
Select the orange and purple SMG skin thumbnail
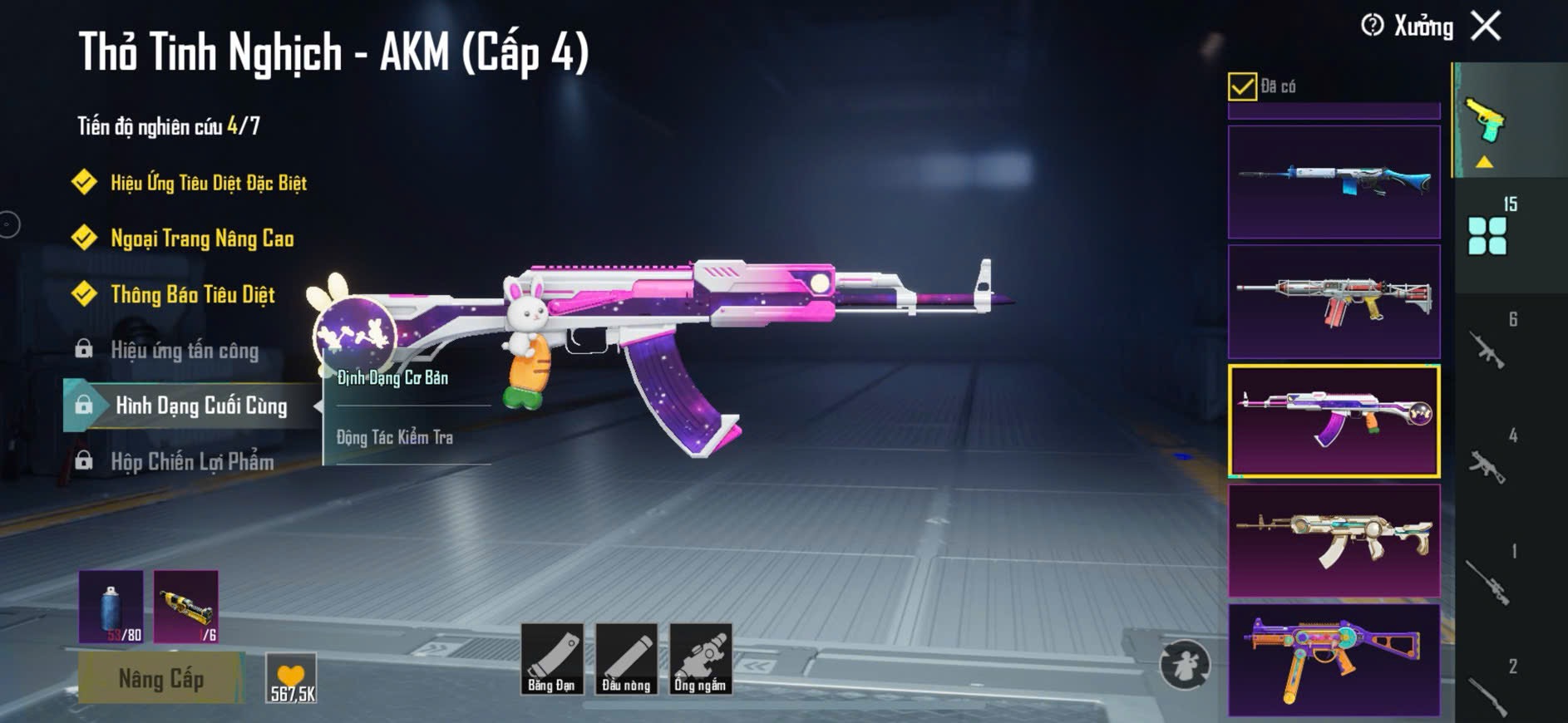click(1334, 659)
